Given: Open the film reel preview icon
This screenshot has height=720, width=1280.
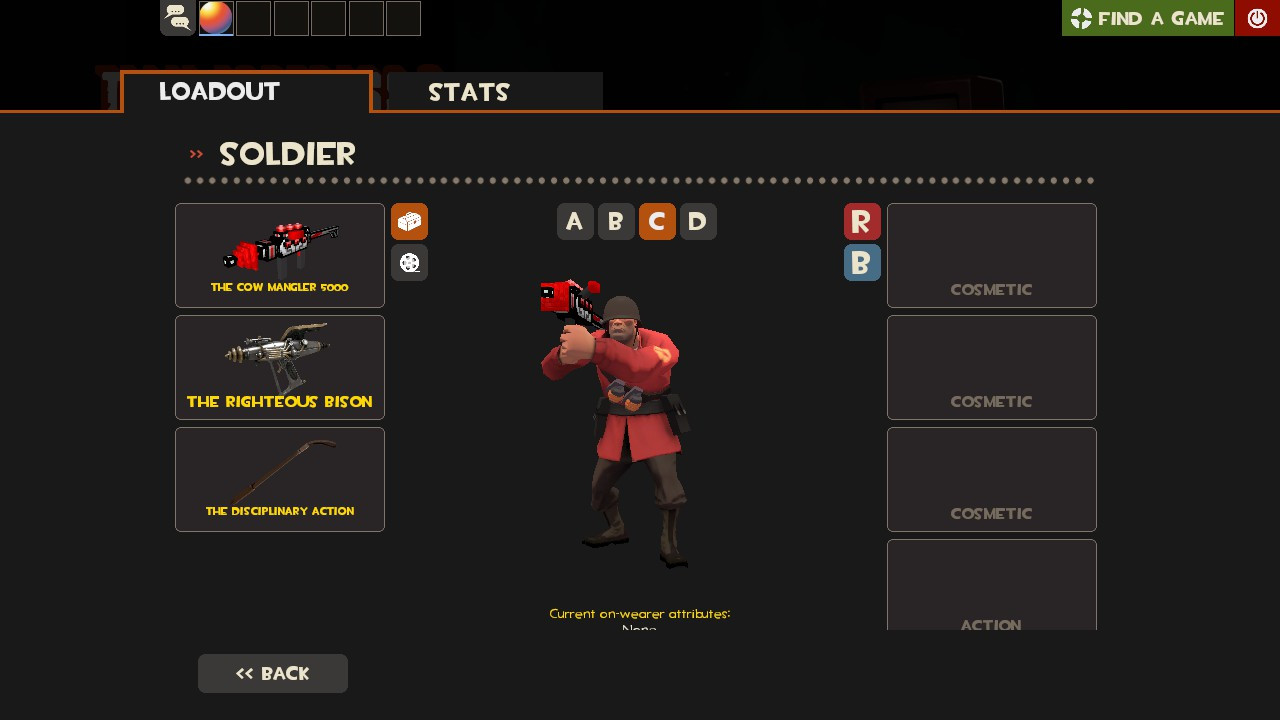Looking at the screenshot, I should tap(409, 262).
